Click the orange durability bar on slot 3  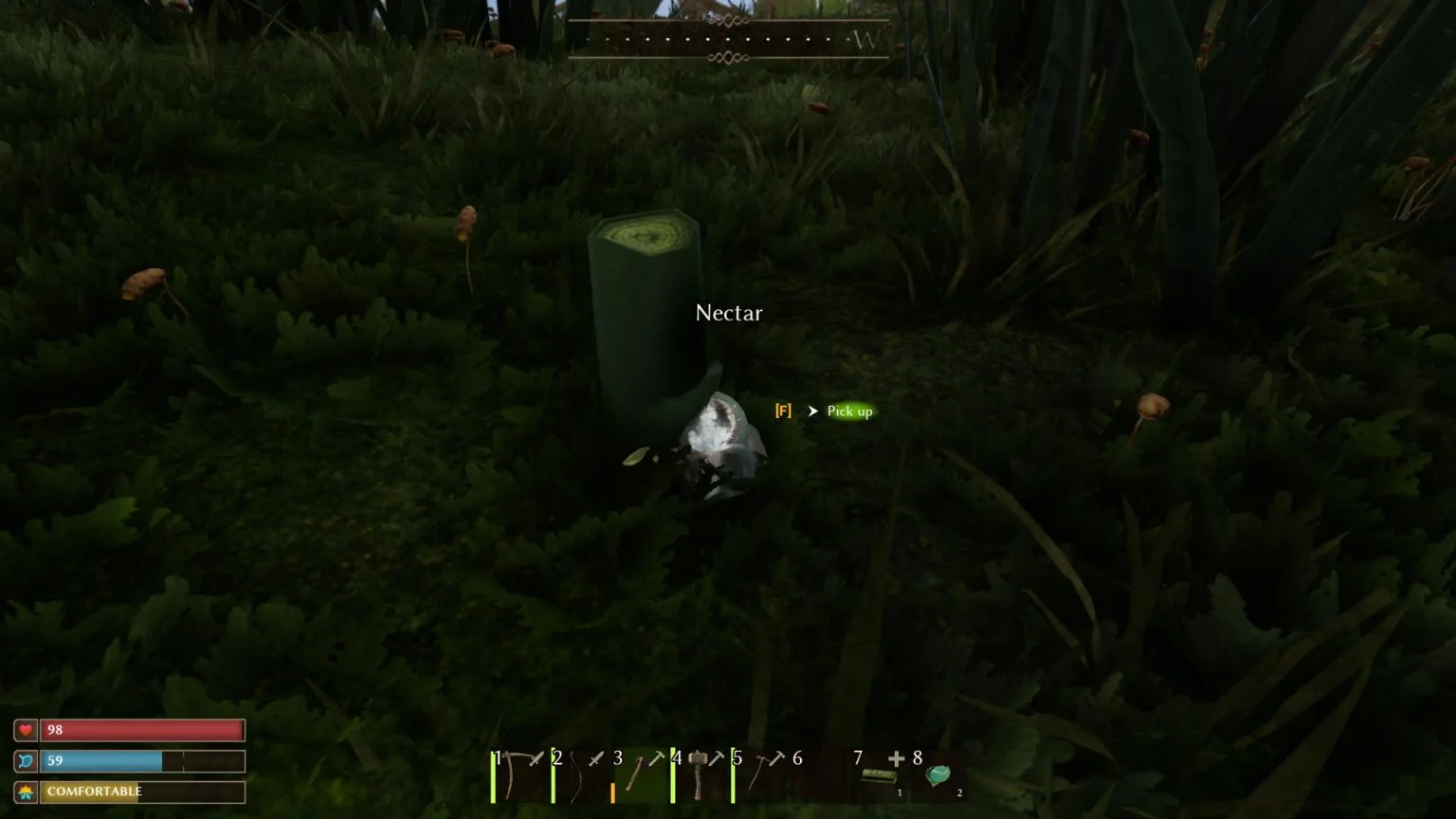point(613,792)
